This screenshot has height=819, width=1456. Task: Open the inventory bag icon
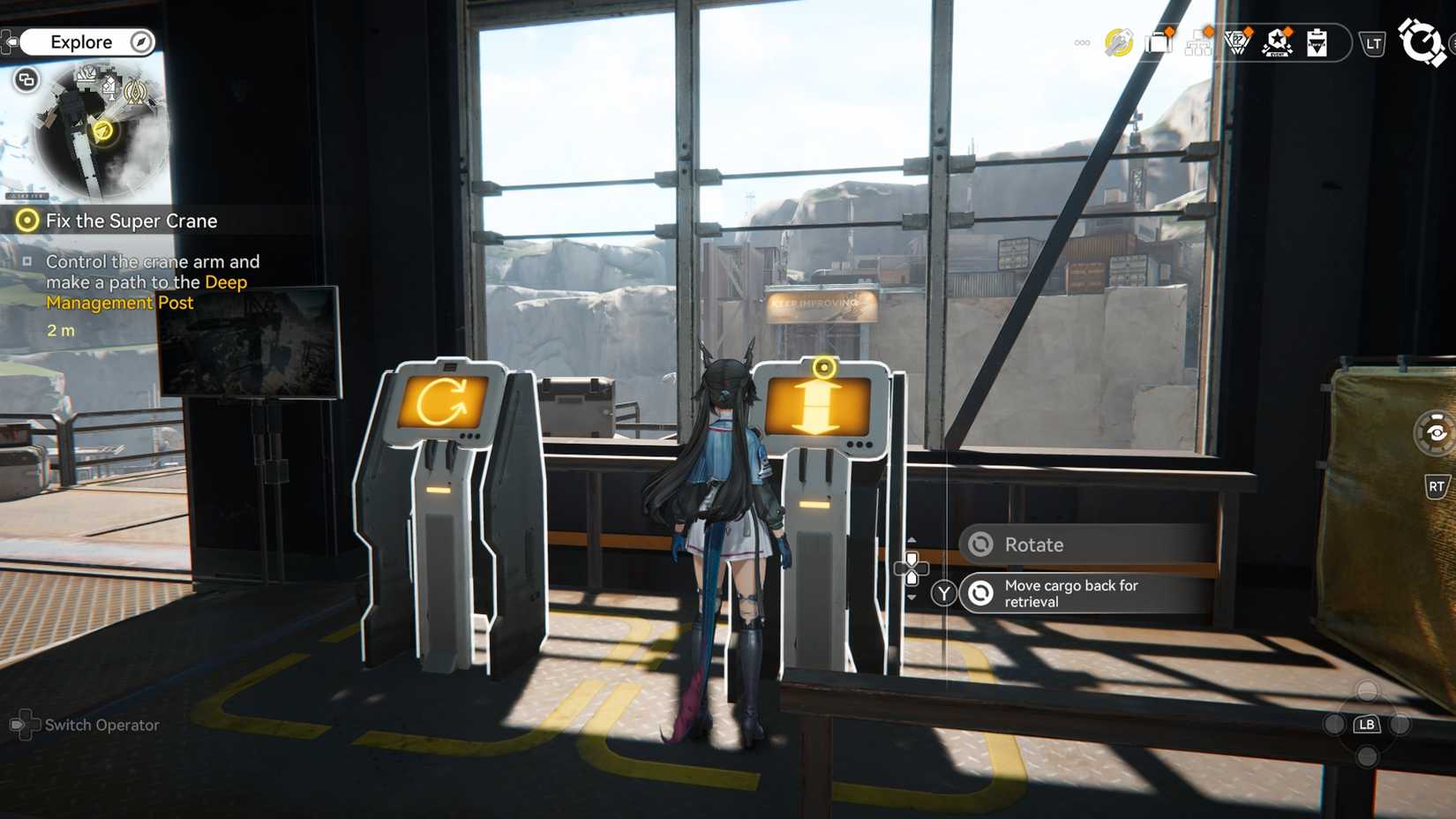(1159, 41)
